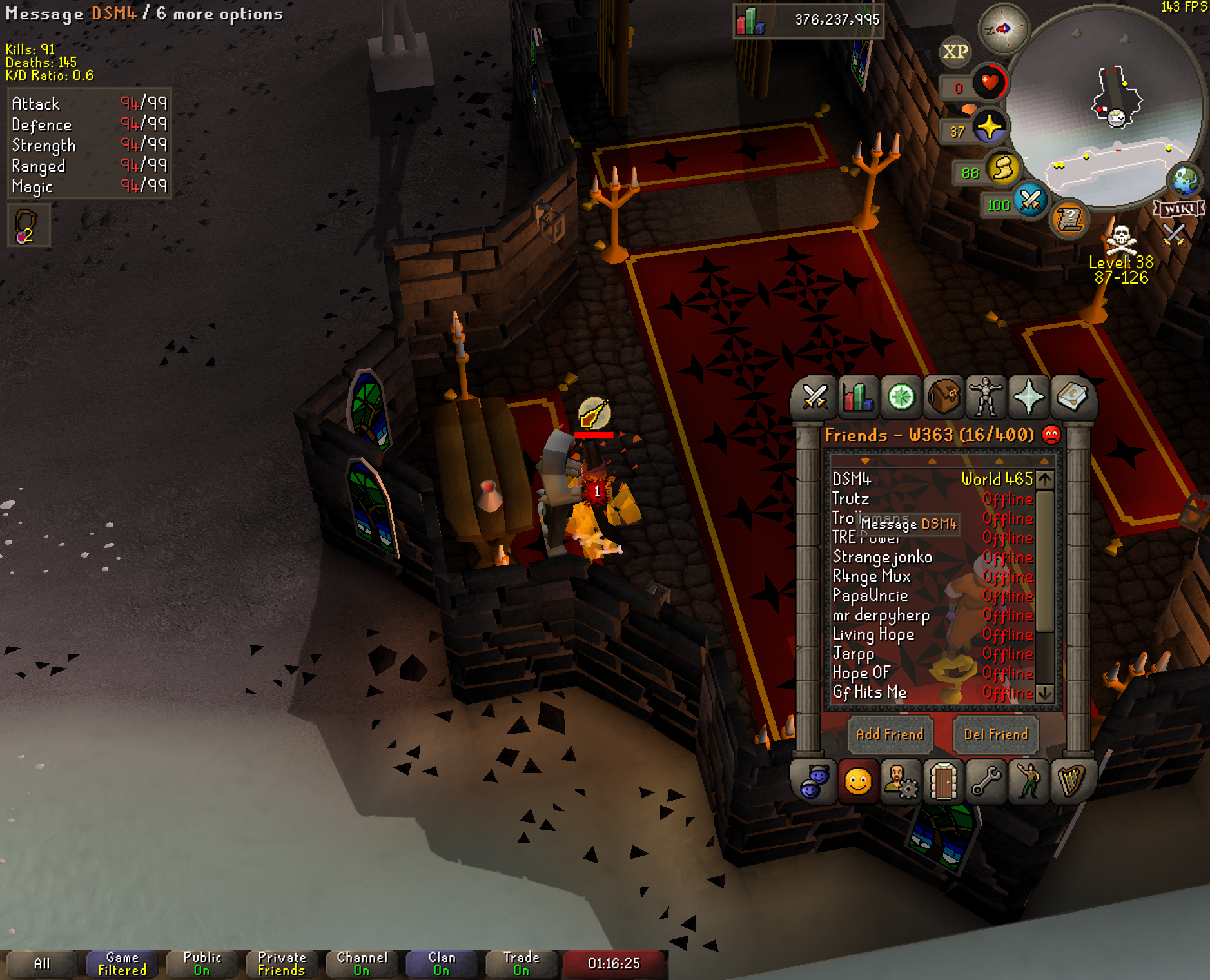Image resolution: width=1210 pixels, height=980 pixels.
Task: Select friend Strange jonko in the list
Action: click(883, 557)
